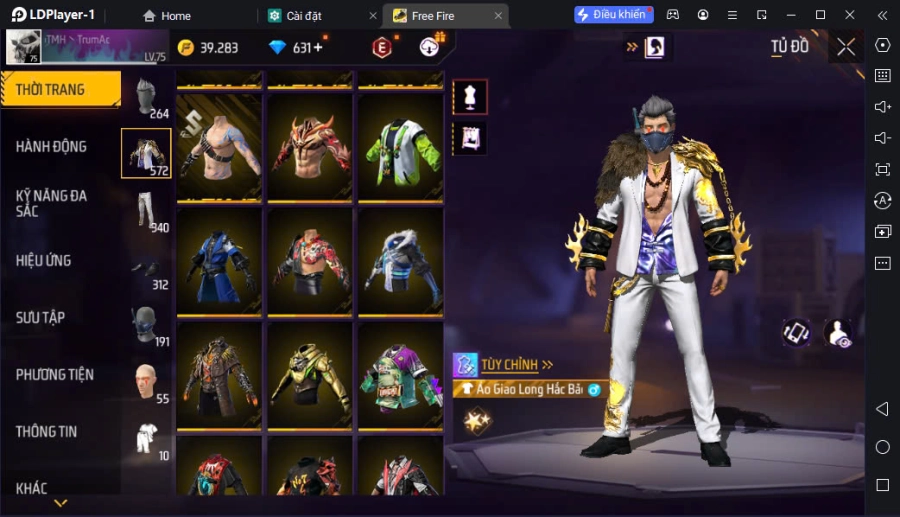Select the THÔNG TIN category
The width and height of the screenshot is (900, 517).
pyautogui.click(x=47, y=432)
